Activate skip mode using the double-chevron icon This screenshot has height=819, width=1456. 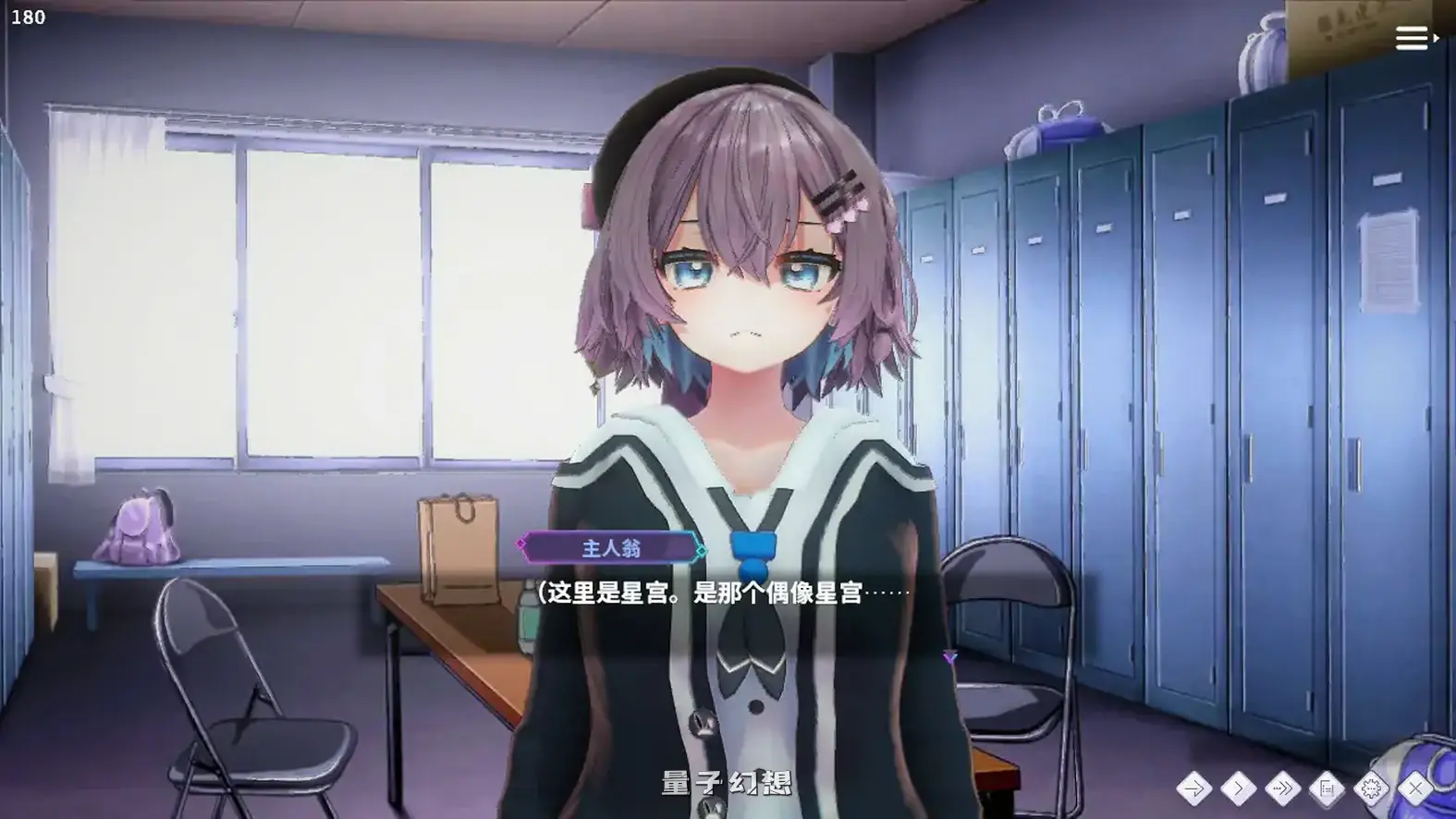click(x=1283, y=788)
